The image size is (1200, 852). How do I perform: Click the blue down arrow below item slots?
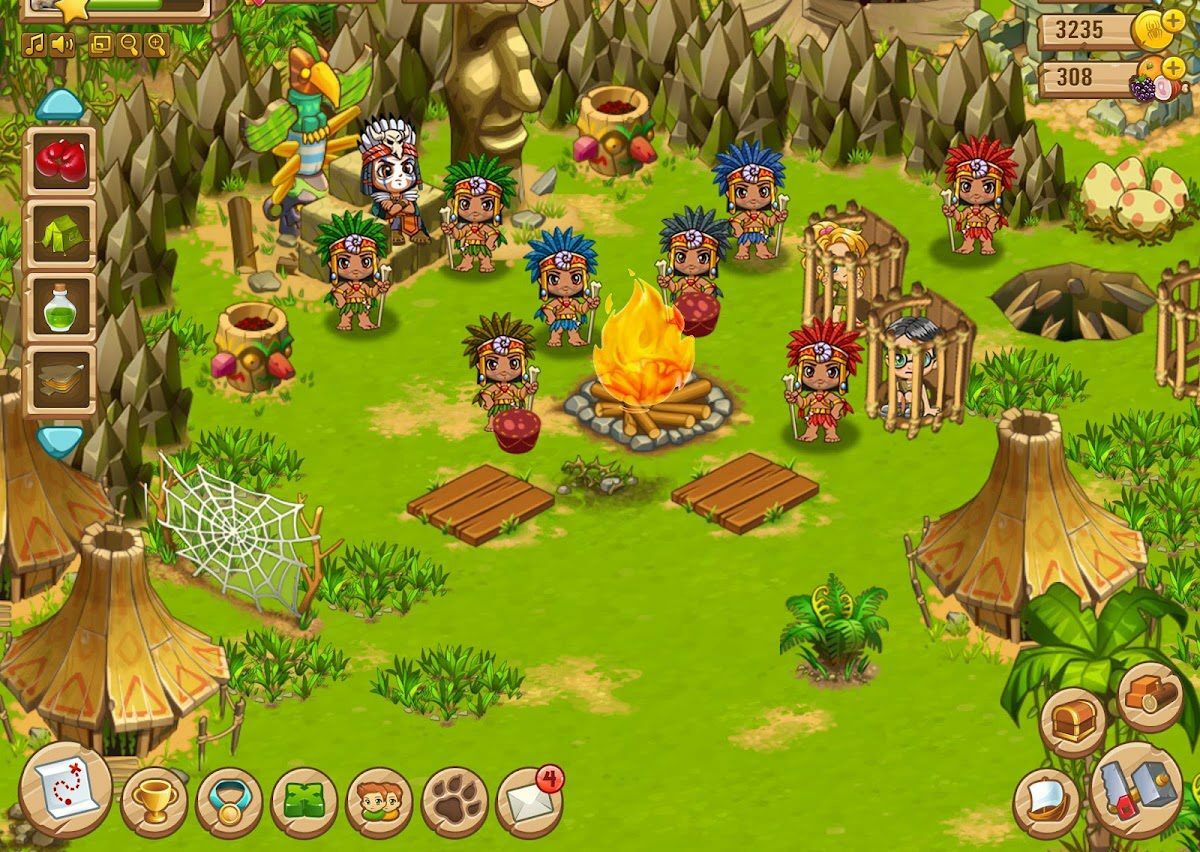[60, 440]
